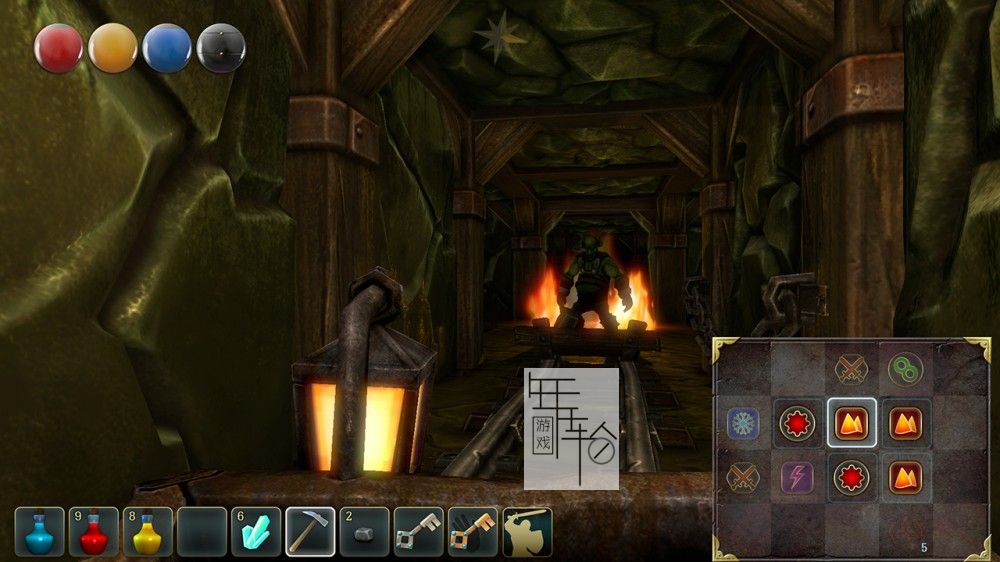1000x562 pixels.
Task: Activate the green rings rune
Action: coord(906,369)
